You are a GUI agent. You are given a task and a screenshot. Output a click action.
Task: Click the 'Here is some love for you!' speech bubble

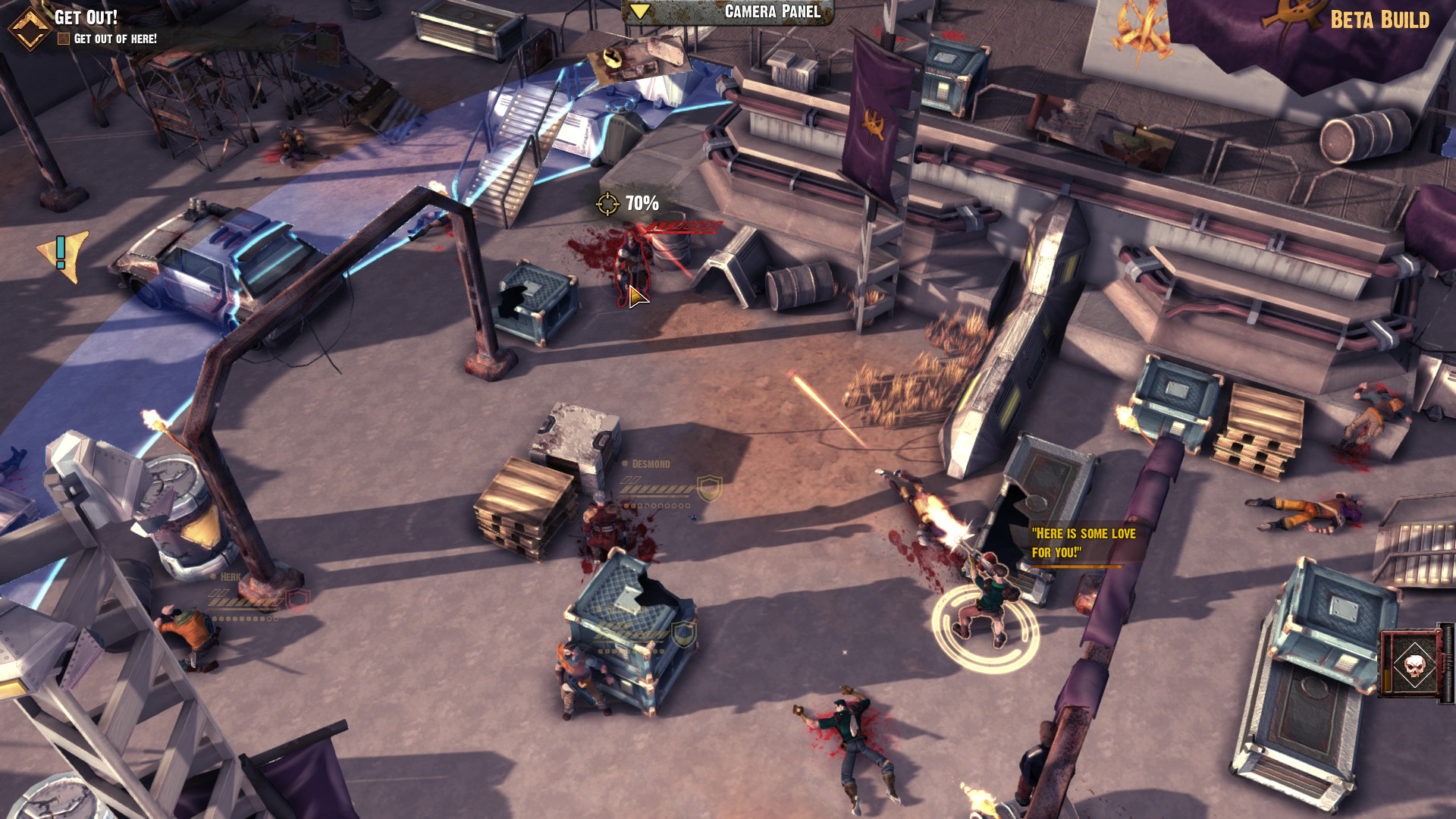pyautogui.click(x=1082, y=541)
